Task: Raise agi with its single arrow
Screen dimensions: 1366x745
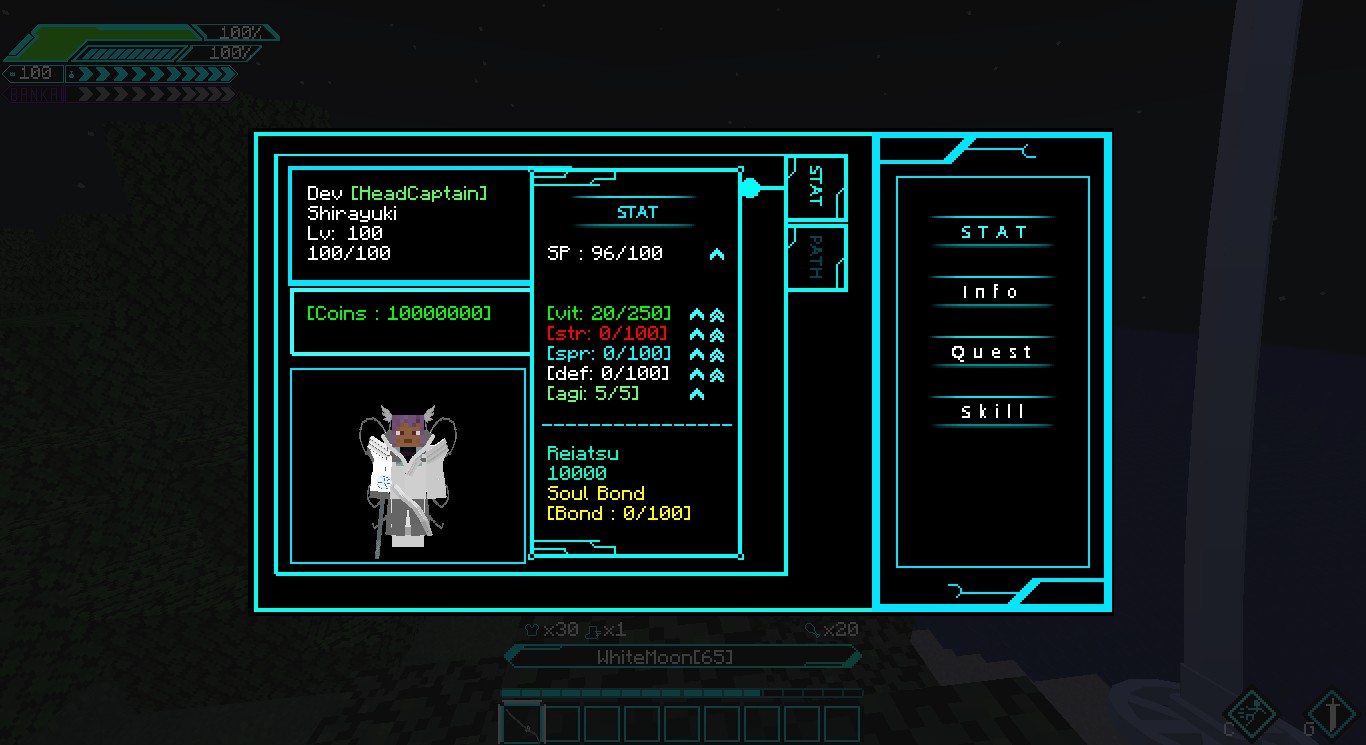Action: (698, 394)
